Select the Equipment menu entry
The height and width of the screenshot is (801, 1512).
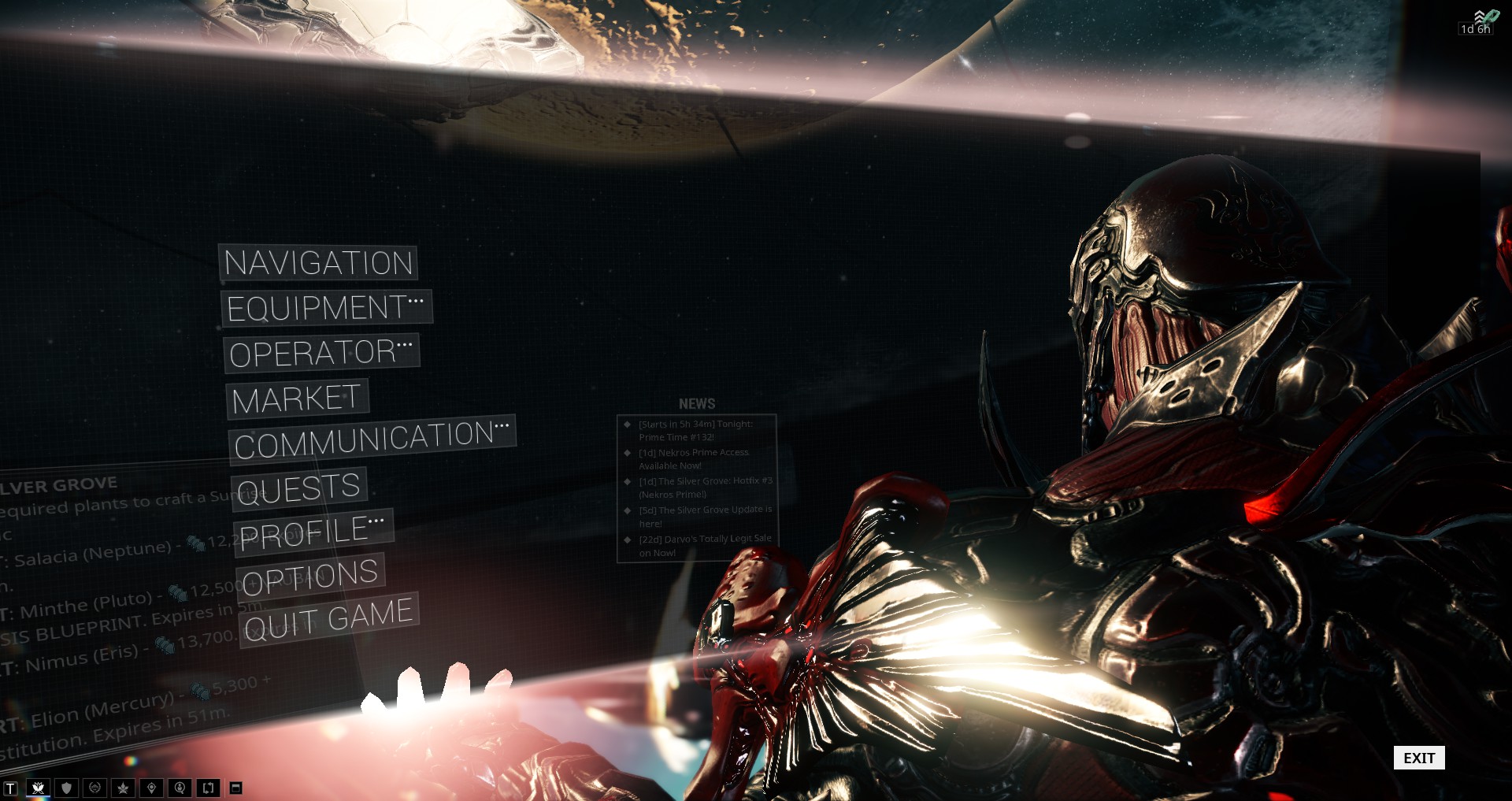(326, 307)
